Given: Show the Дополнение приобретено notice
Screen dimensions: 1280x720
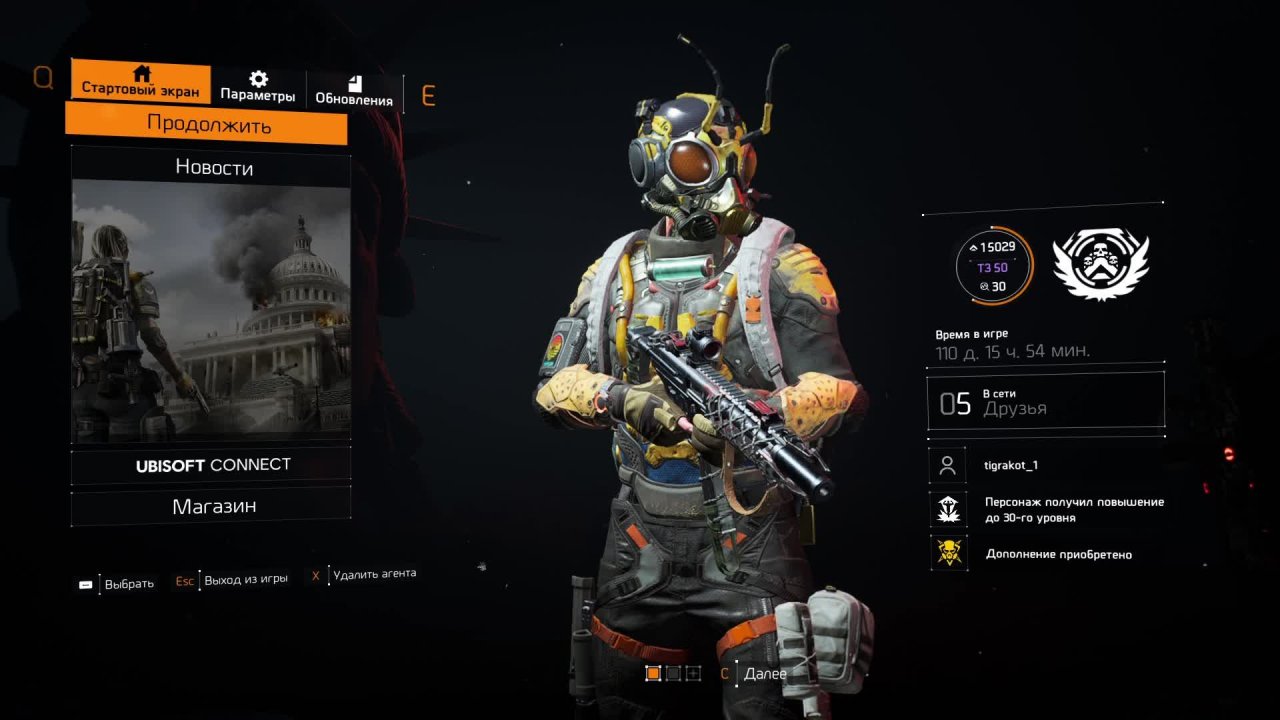Looking at the screenshot, I should click(1058, 554).
